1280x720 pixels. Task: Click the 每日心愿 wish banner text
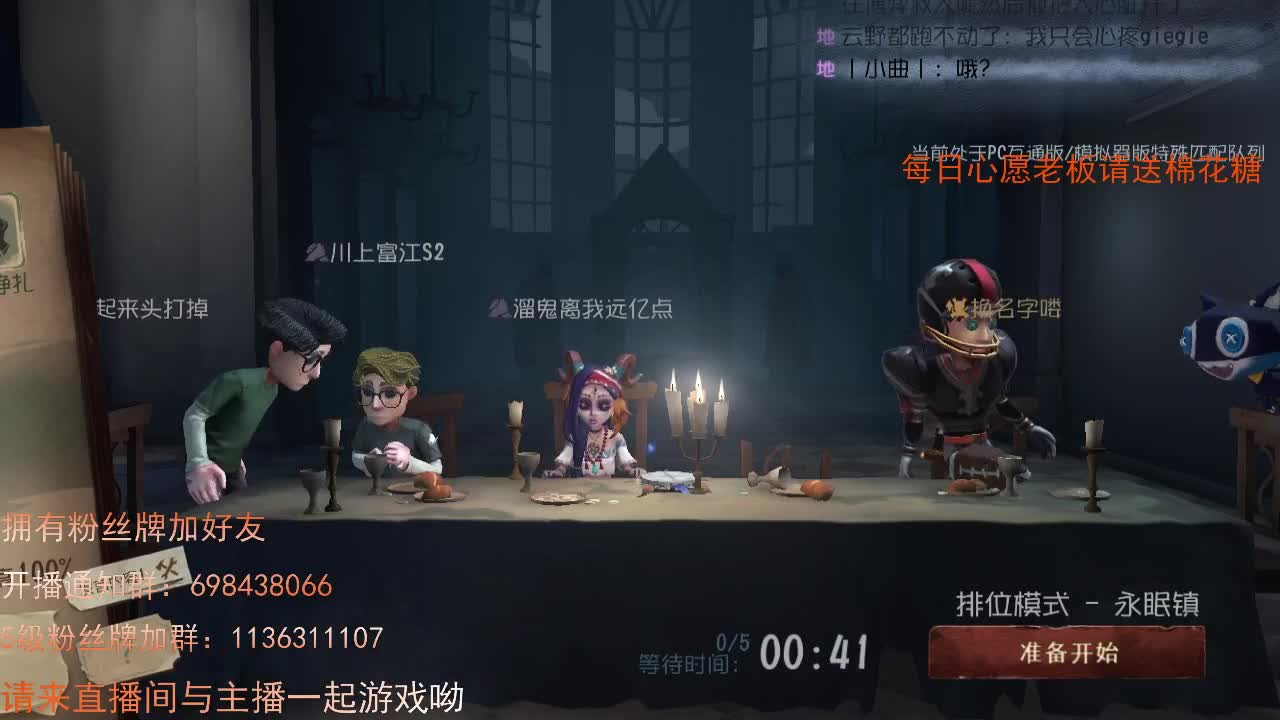(1082, 177)
